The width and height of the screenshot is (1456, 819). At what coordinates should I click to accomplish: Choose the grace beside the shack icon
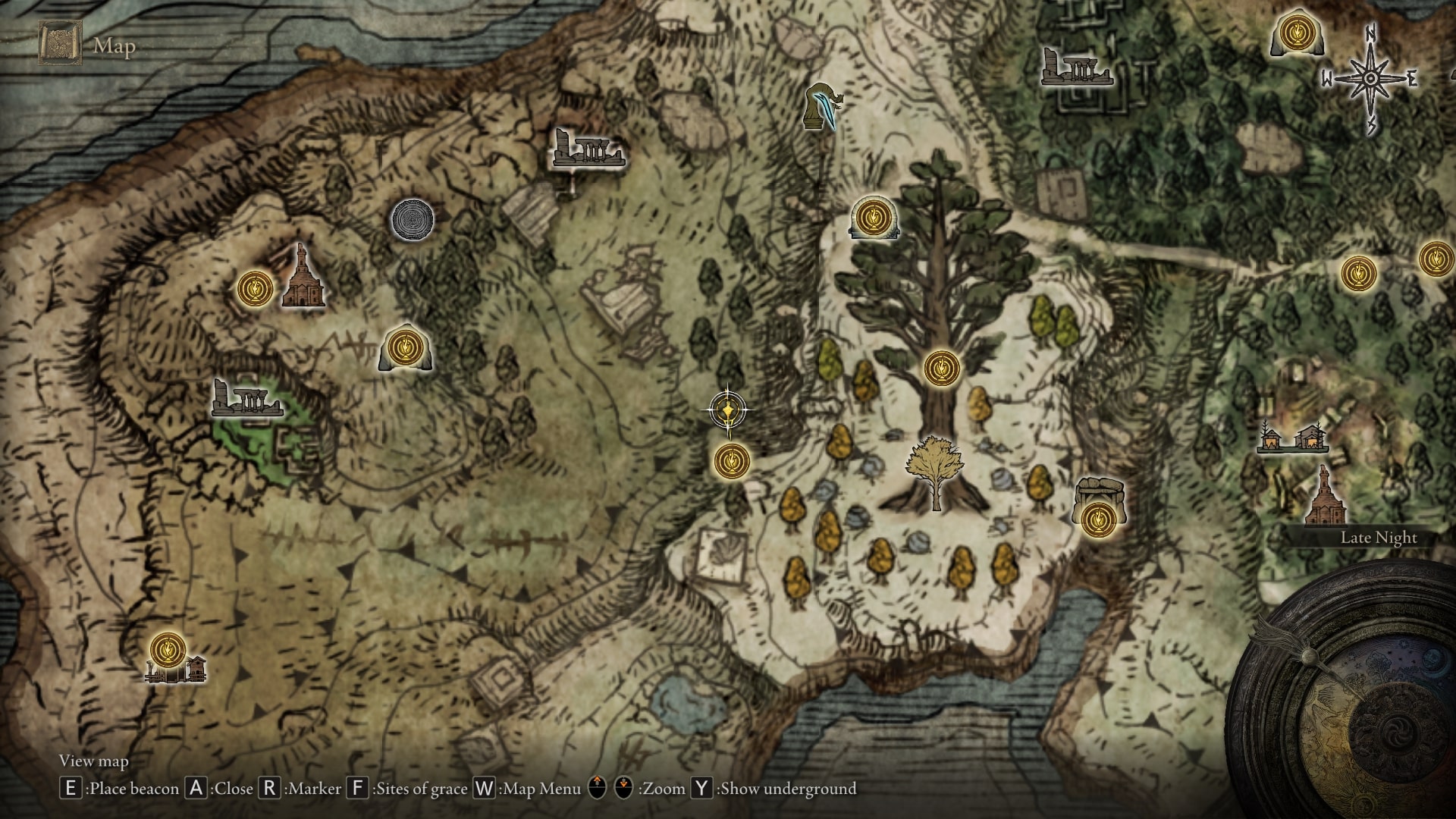click(x=168, y=650)
